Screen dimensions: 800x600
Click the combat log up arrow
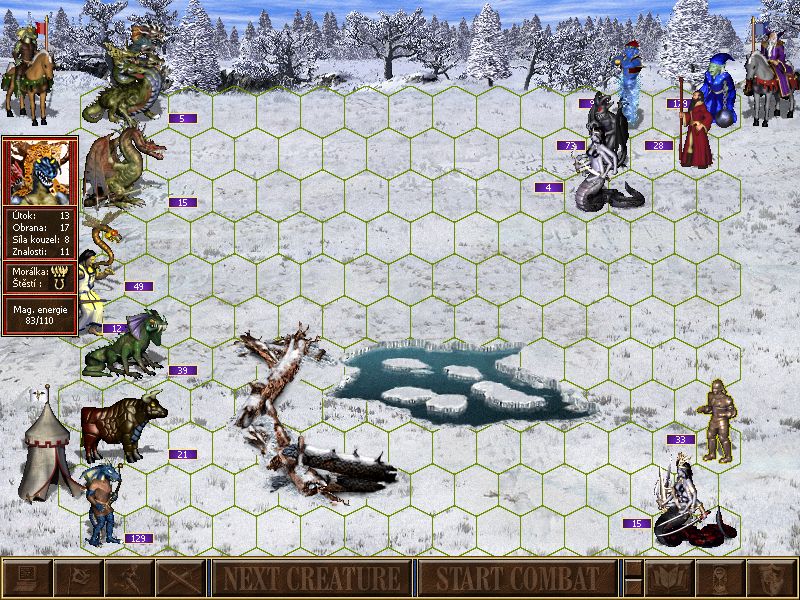click(633, 569)
